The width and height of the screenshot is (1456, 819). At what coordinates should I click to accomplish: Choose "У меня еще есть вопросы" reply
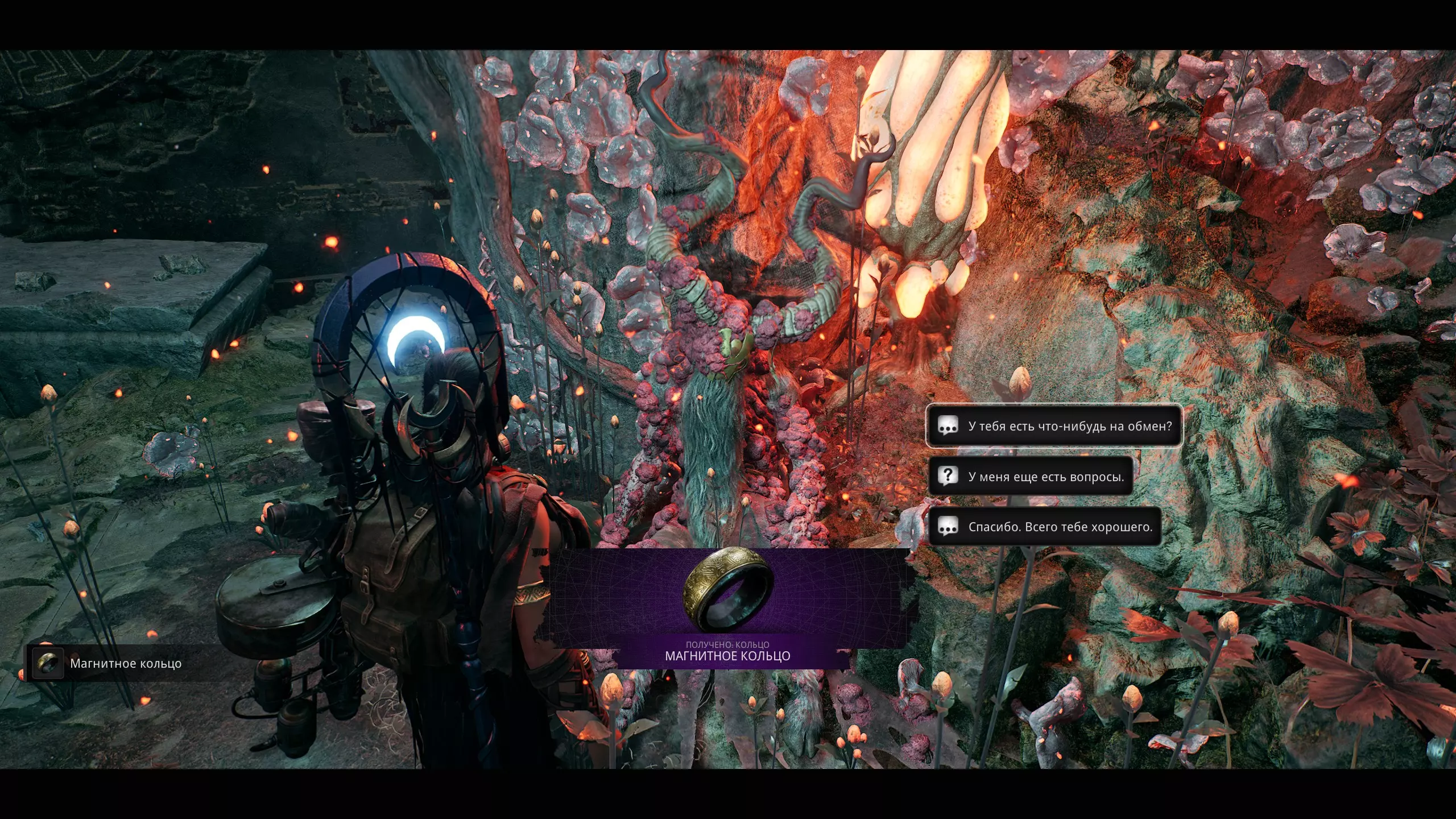pyautogui.click(x=1031, y=476)
